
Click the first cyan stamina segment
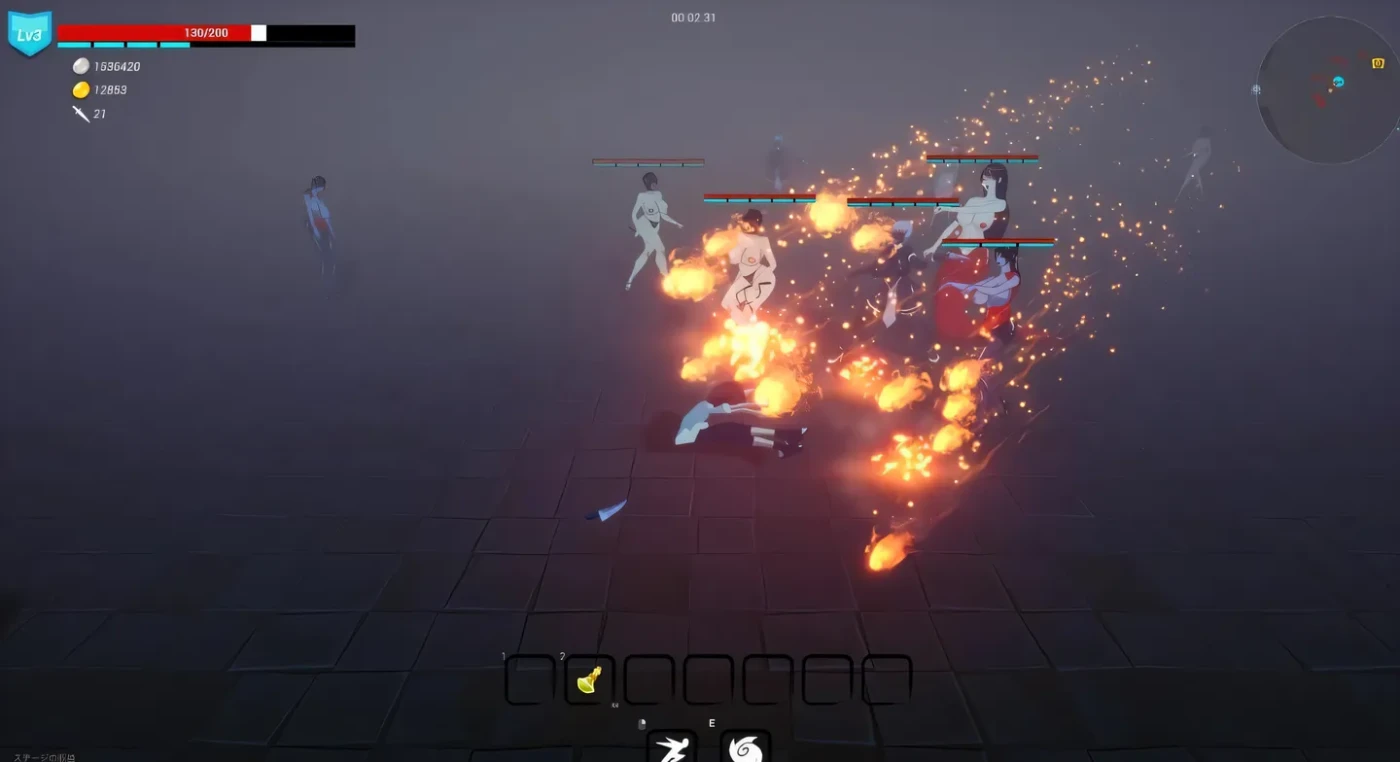click(x=75, y=45)
